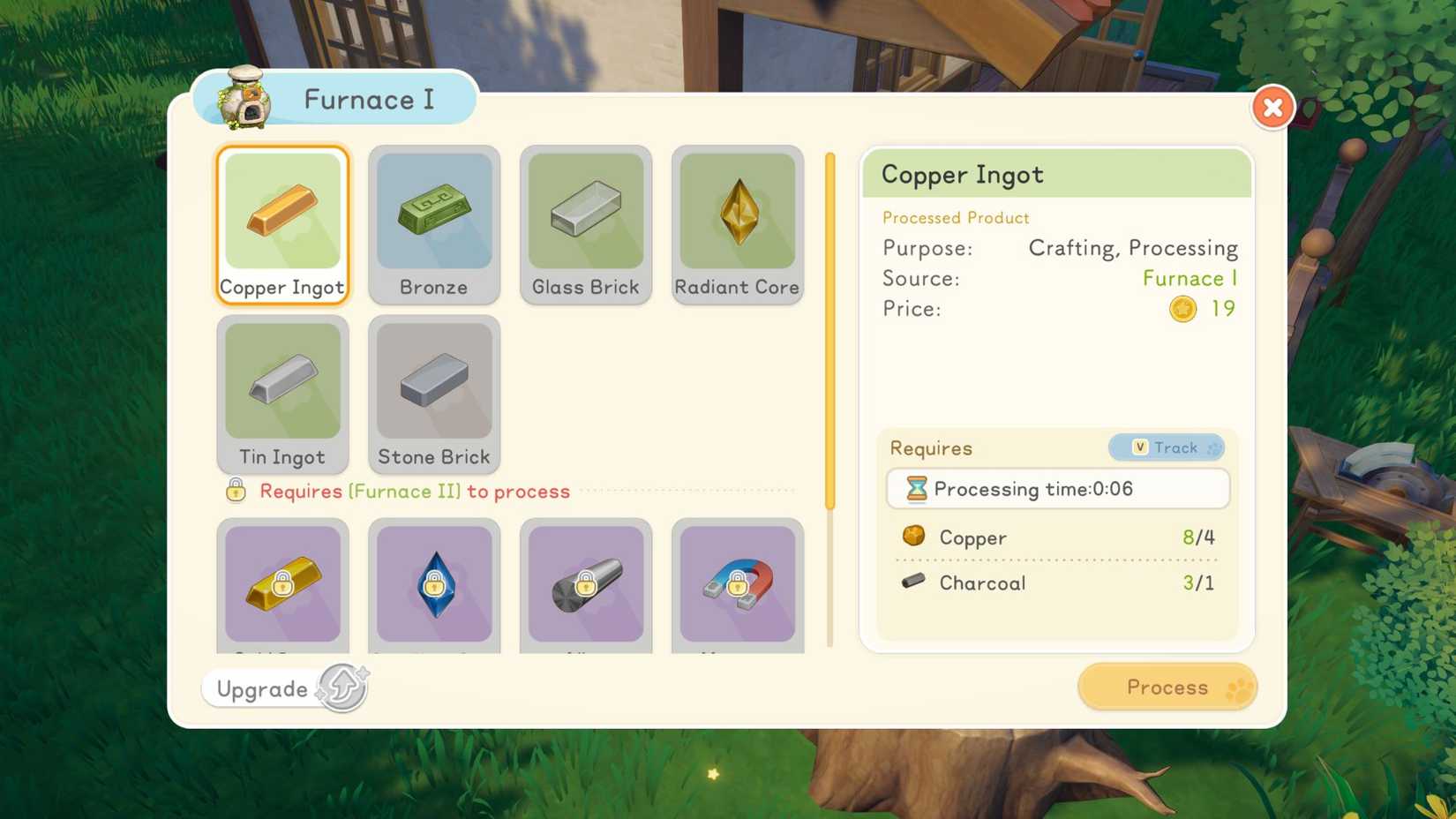Open the Furnace I title tab
This screenshot has width=1456, height=819.
coord(369,100)
